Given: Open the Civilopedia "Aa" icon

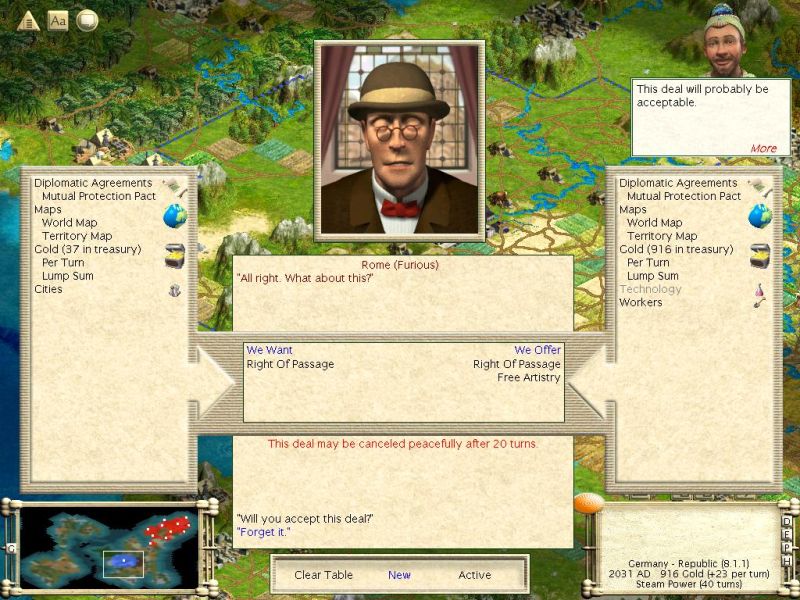Looking at the screenshot, I should (x=58, y=20).
